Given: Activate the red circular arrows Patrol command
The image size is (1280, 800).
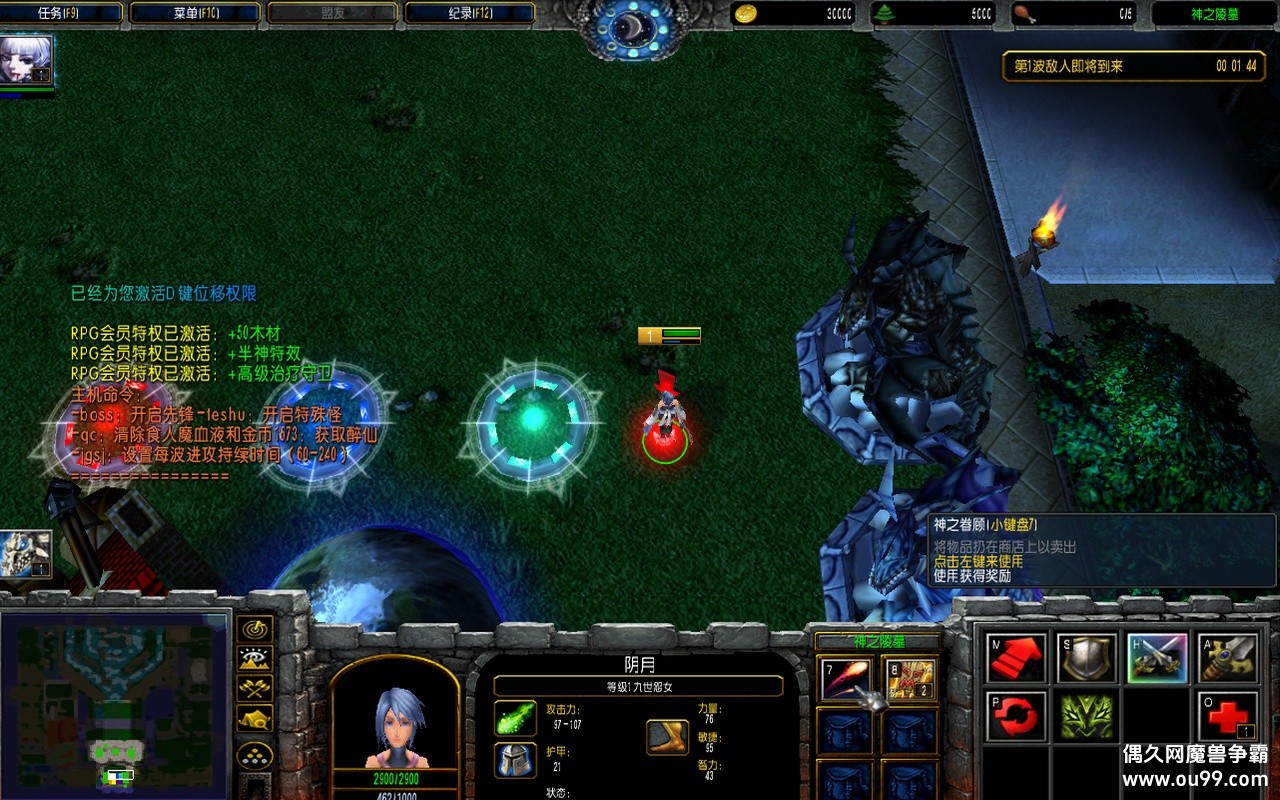Looking at the screenshot, I should point(1016,717).
